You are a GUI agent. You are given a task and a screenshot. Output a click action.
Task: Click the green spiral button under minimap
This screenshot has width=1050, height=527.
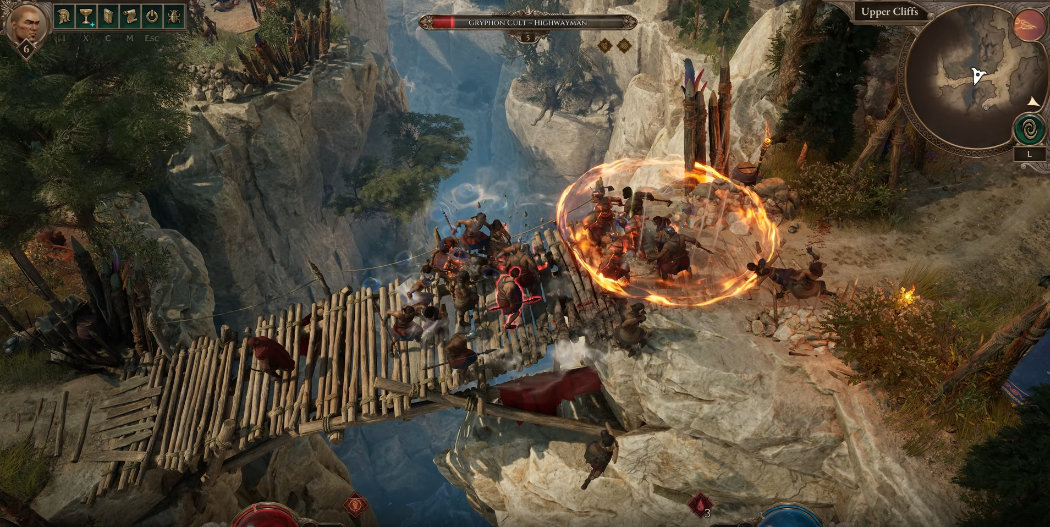click(1029, 129)
